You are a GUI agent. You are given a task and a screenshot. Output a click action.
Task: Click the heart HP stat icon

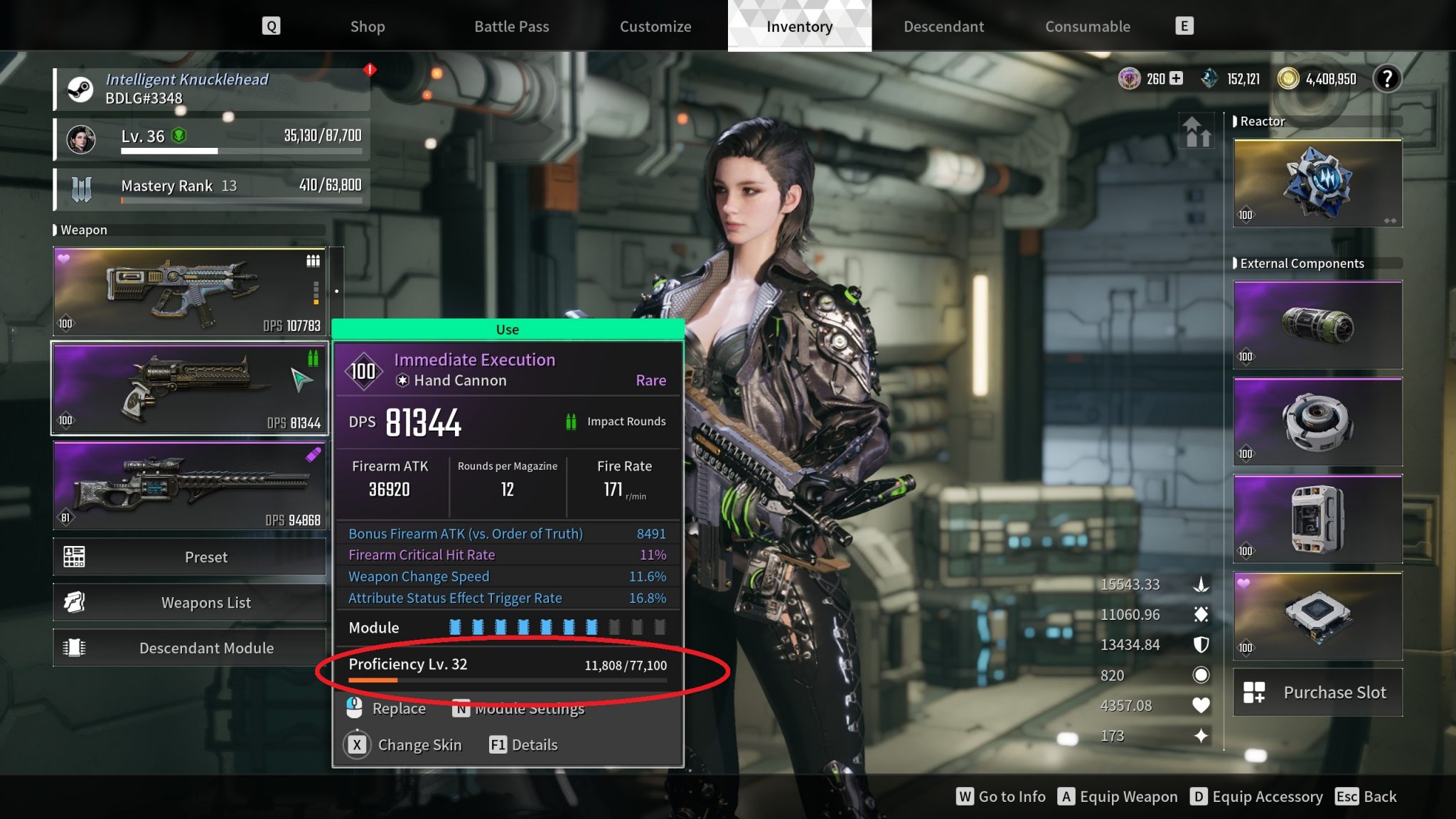pos(1201,705)
